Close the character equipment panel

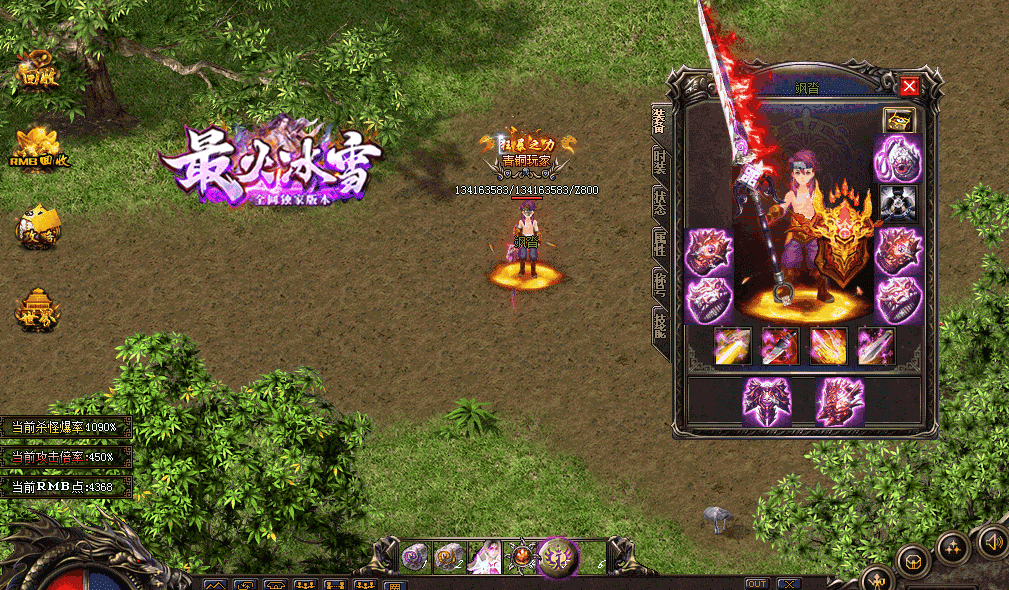pyautogui.click(x=909, y=86)
